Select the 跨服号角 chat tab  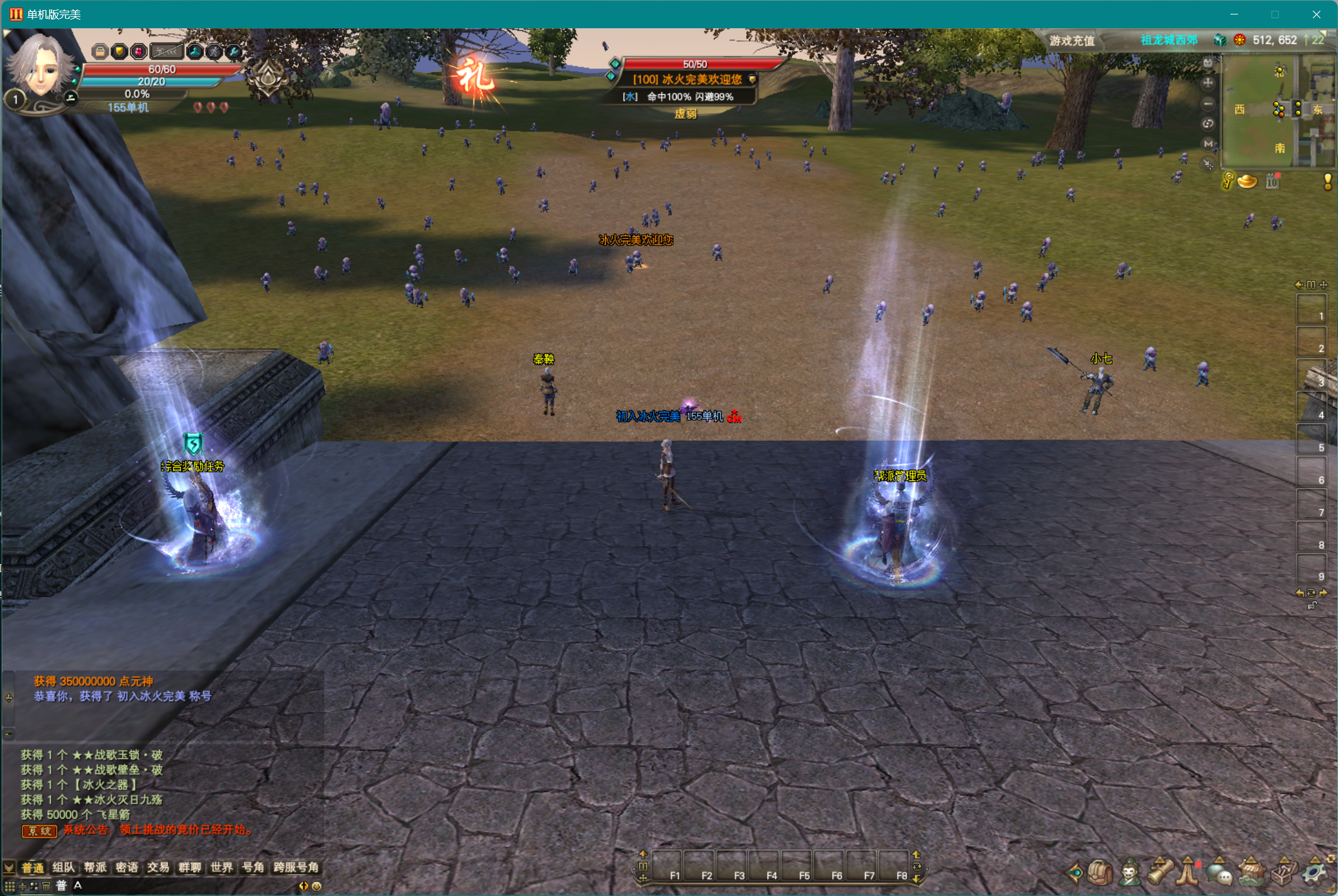tap(296, 868)
